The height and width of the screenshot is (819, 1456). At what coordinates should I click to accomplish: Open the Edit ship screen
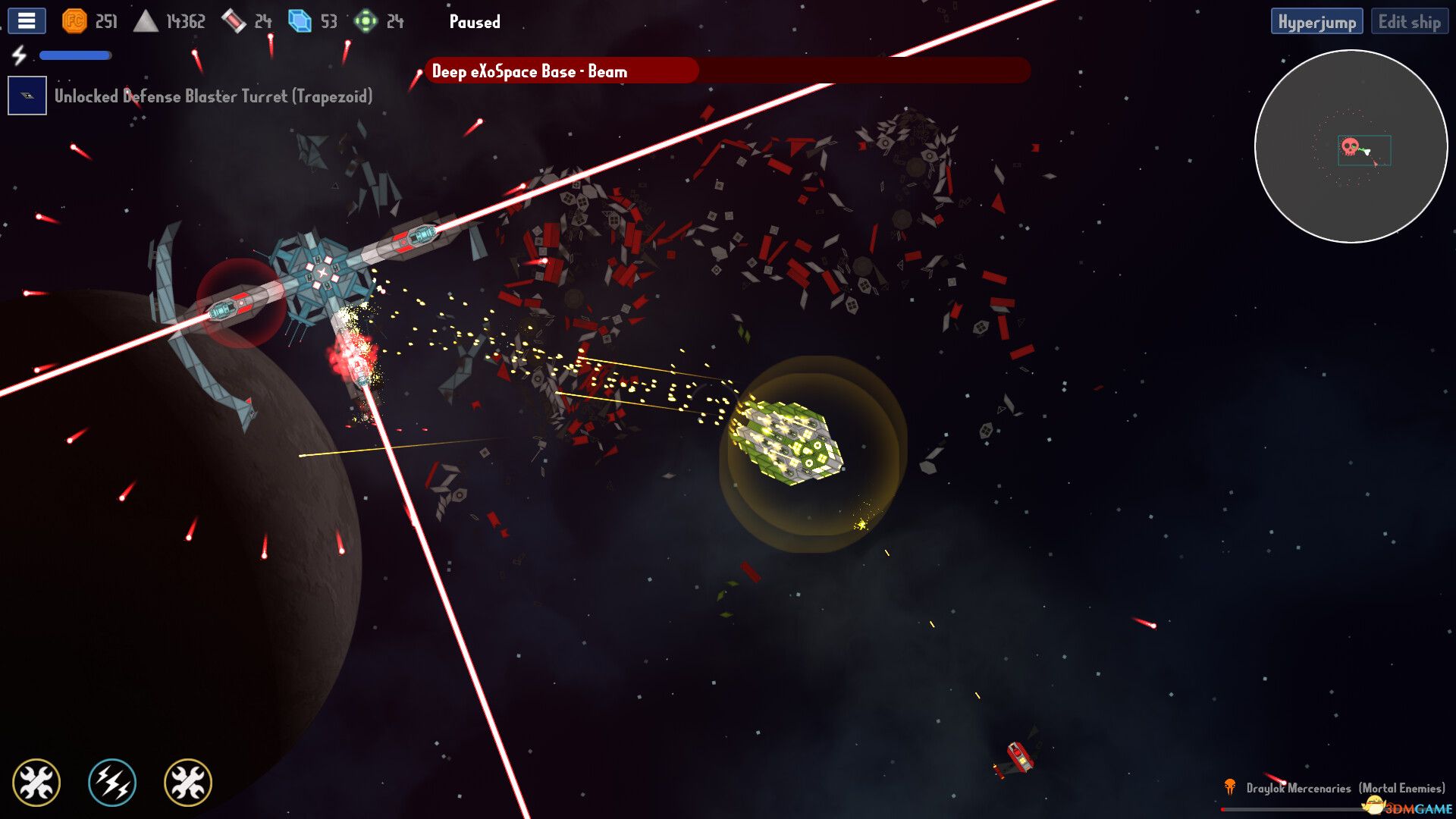[x=1408, y=21]
